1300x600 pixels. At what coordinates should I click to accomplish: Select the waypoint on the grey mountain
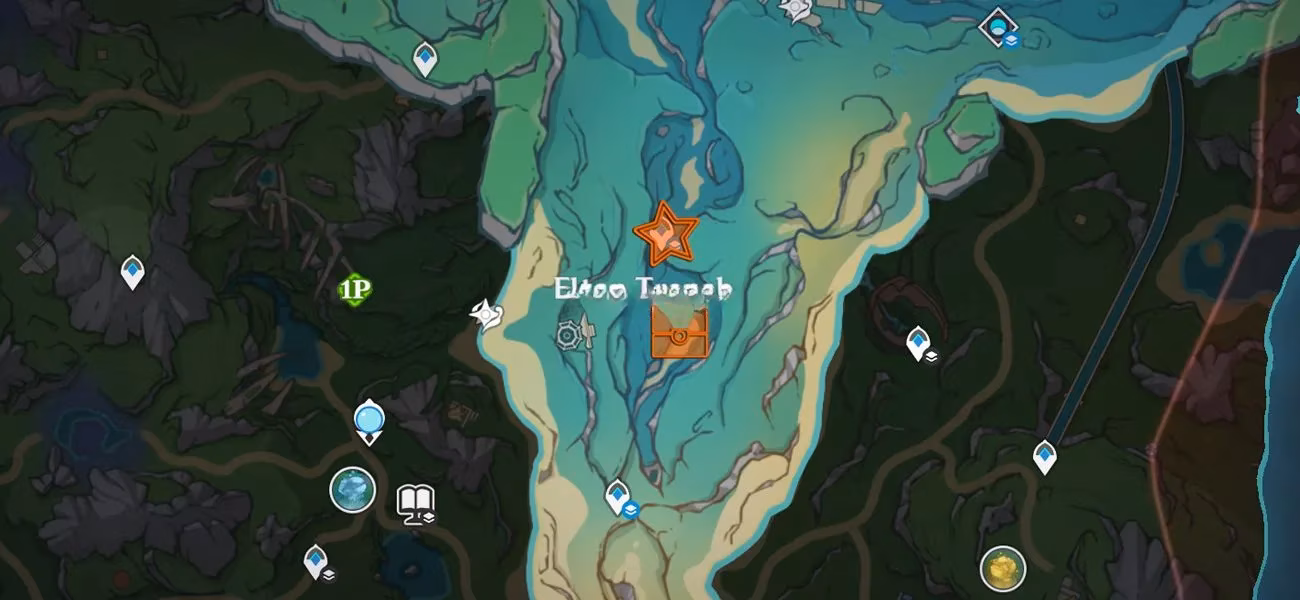(x=132, y=271)
